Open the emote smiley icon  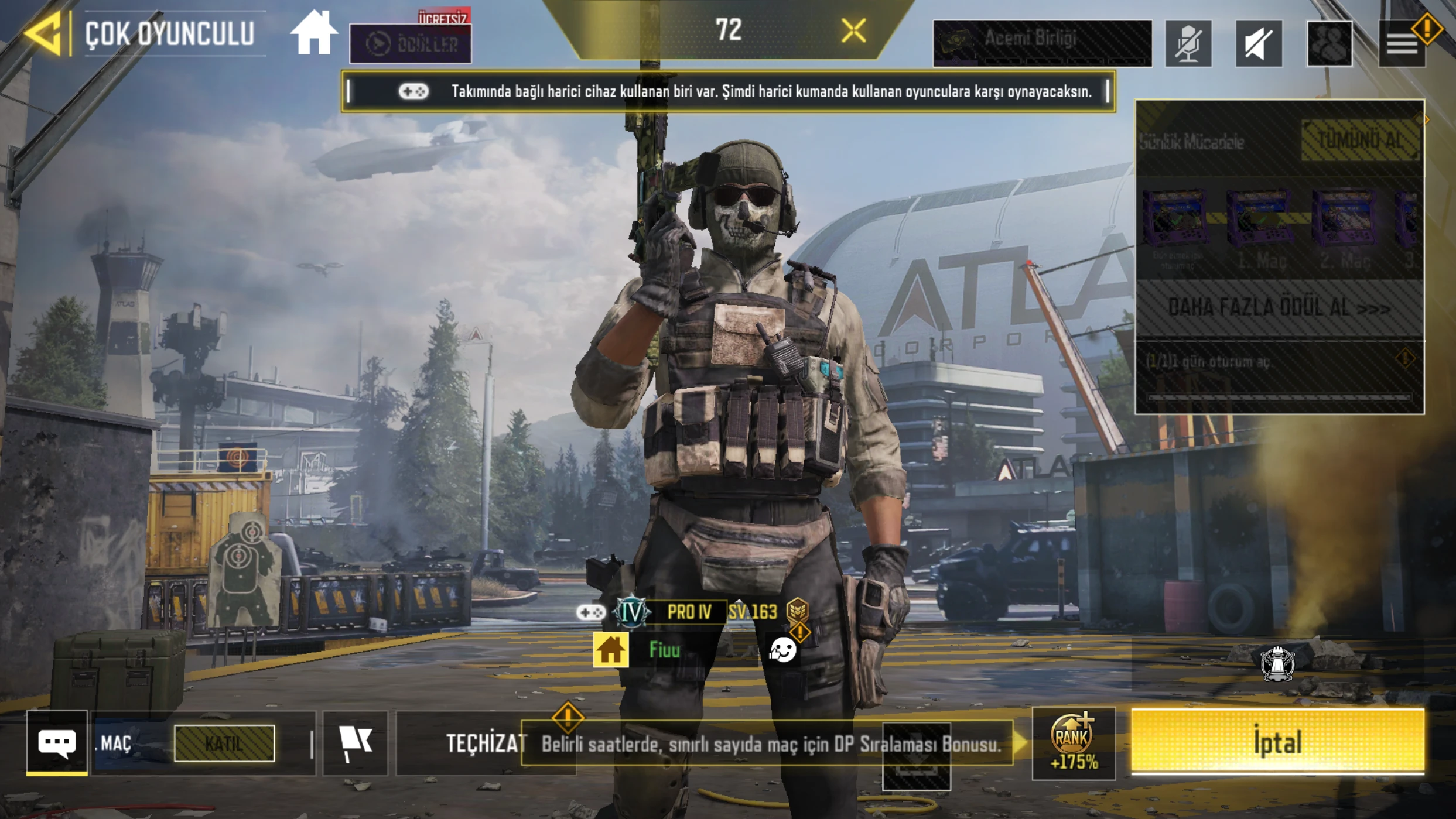coord(782,650)
